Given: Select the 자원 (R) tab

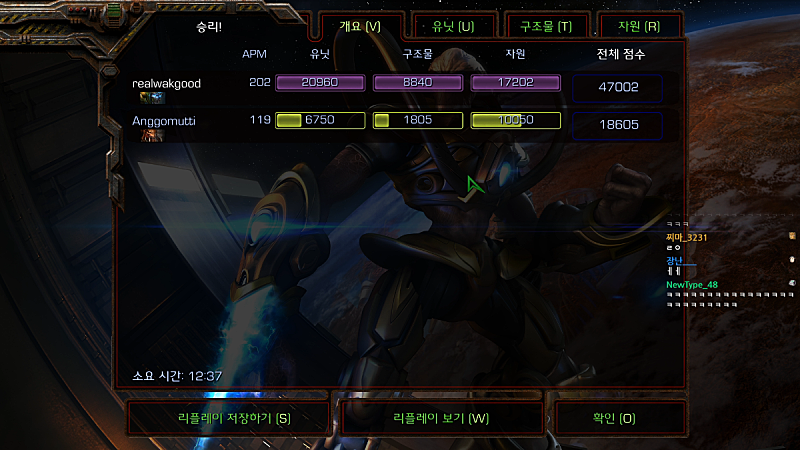Looking at the screenshot, I should [639, 26].
